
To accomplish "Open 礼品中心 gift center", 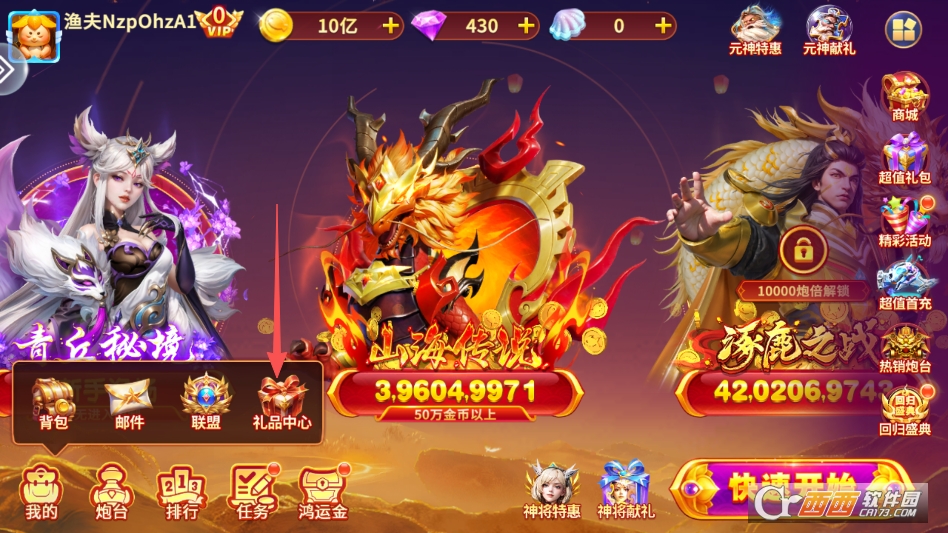I will pos(281,401).
